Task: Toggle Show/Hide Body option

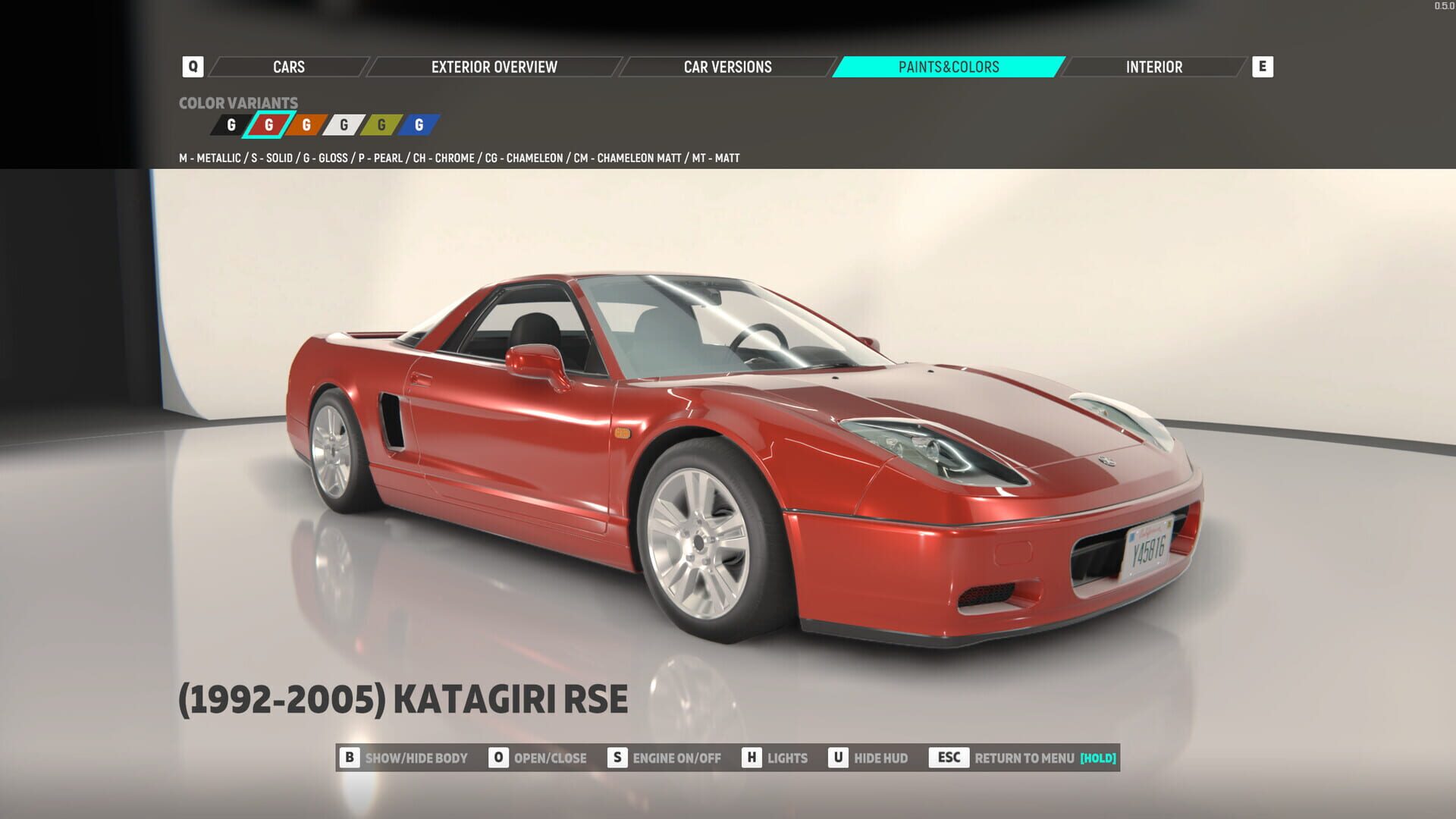Action: click(404, 758)
